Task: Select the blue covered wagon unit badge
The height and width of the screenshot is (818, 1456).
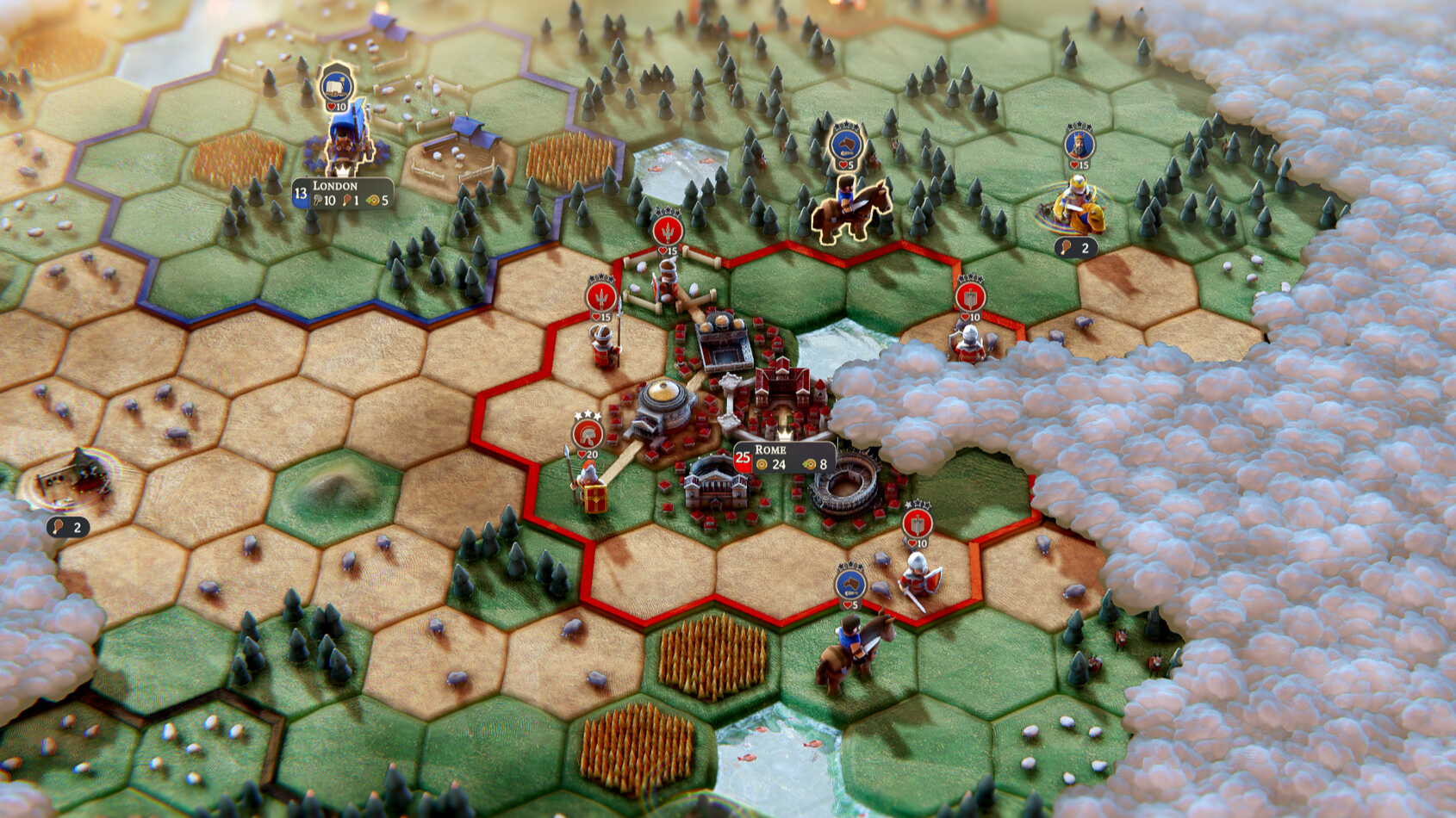Action: pos(336,86)
